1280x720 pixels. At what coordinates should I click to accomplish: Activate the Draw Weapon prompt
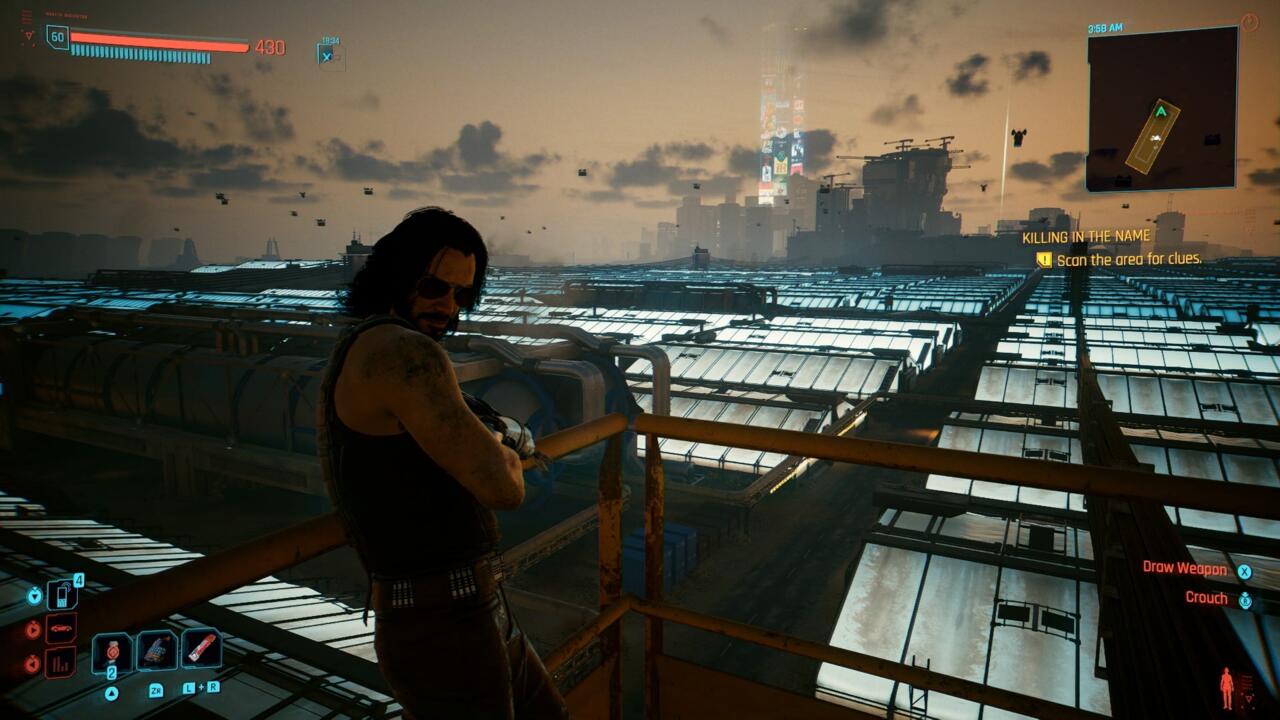click(x=1185, y=570)
